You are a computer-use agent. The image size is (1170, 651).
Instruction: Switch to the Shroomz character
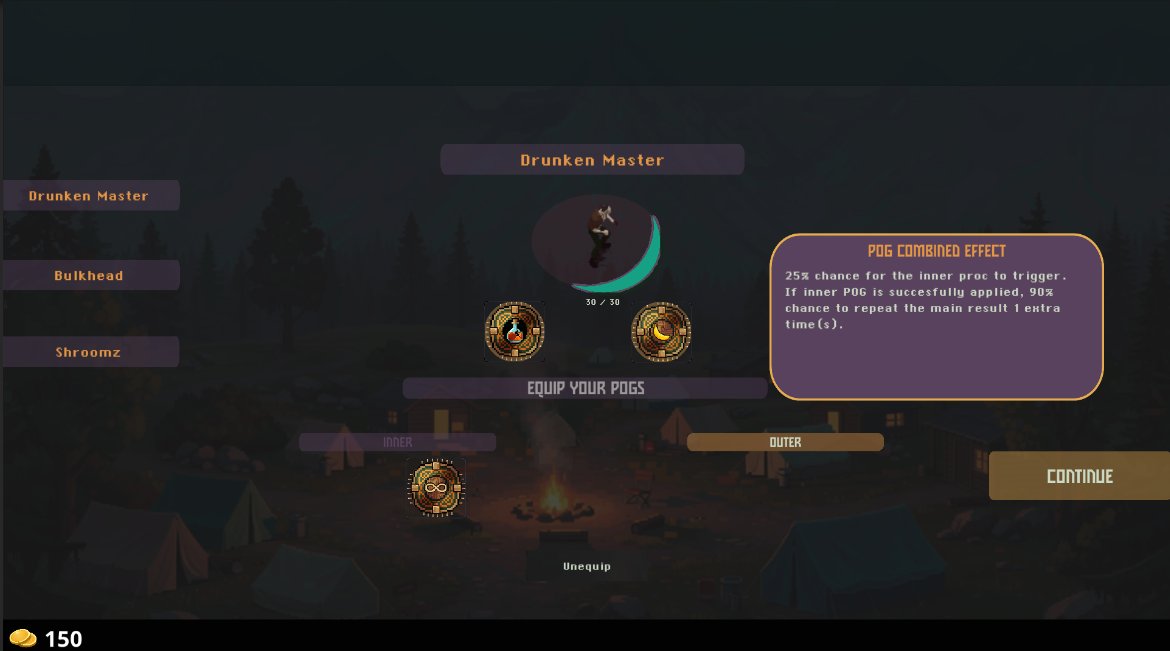(x=89, y=352)
